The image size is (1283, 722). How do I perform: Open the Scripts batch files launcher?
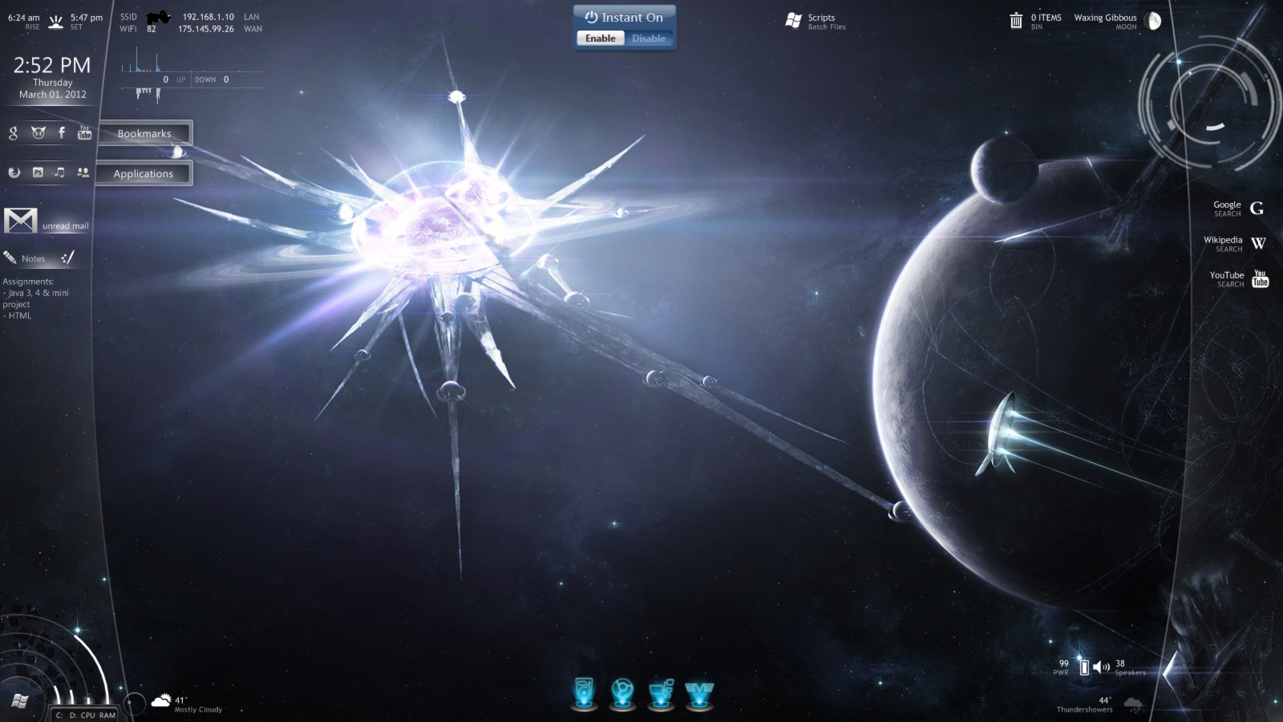(x=794, y=21)
